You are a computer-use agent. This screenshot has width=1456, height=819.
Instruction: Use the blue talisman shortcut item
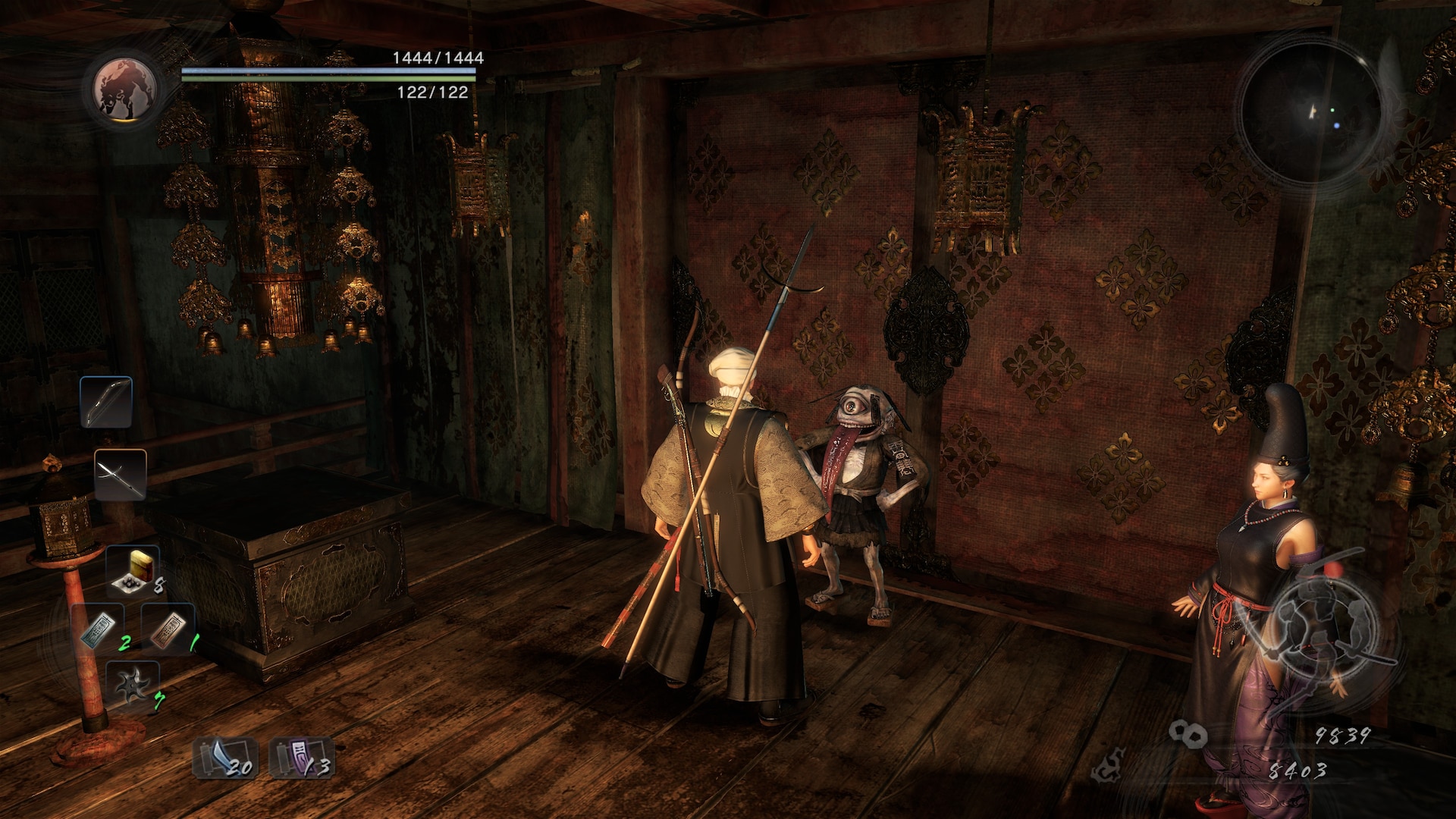coord(99,629)
